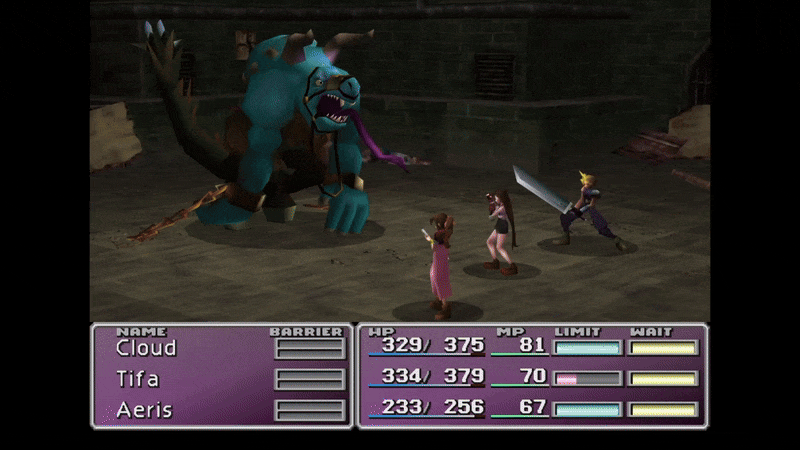Screen dimensions: 800x450
Task: Choose Tifa's row in the party panel
Action: coord(138,379)
